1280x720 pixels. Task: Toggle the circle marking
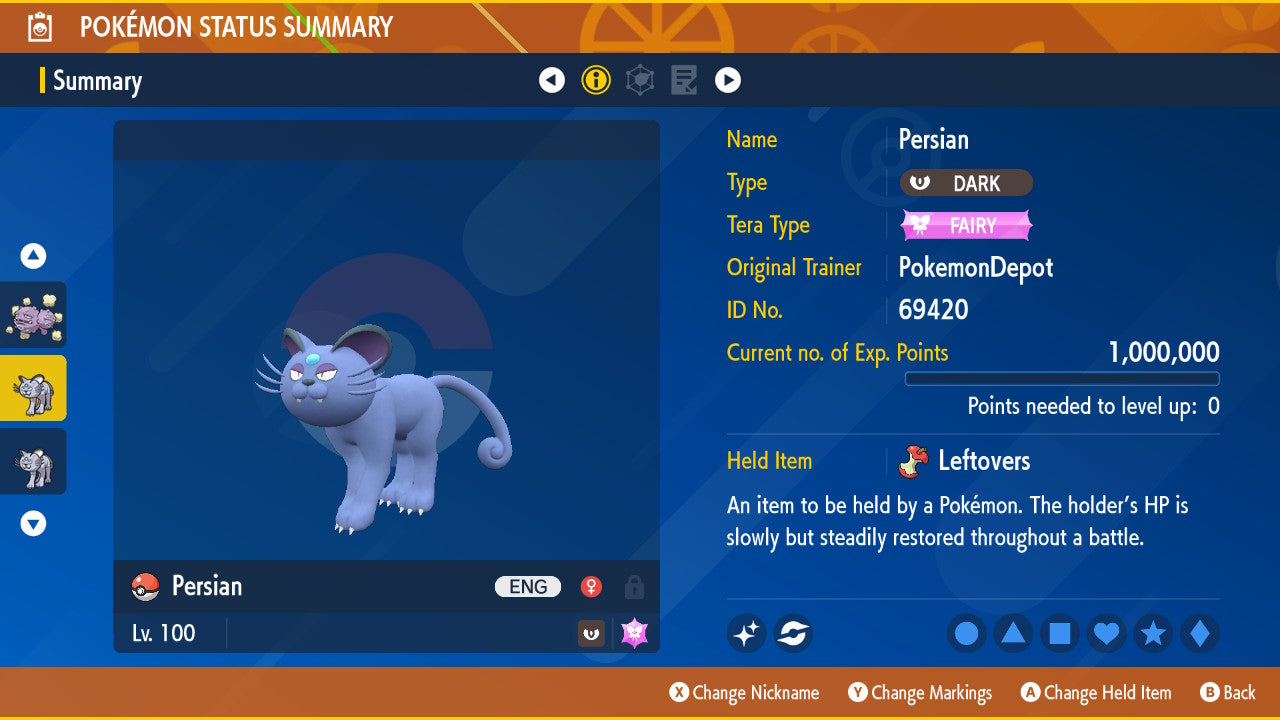966,633
